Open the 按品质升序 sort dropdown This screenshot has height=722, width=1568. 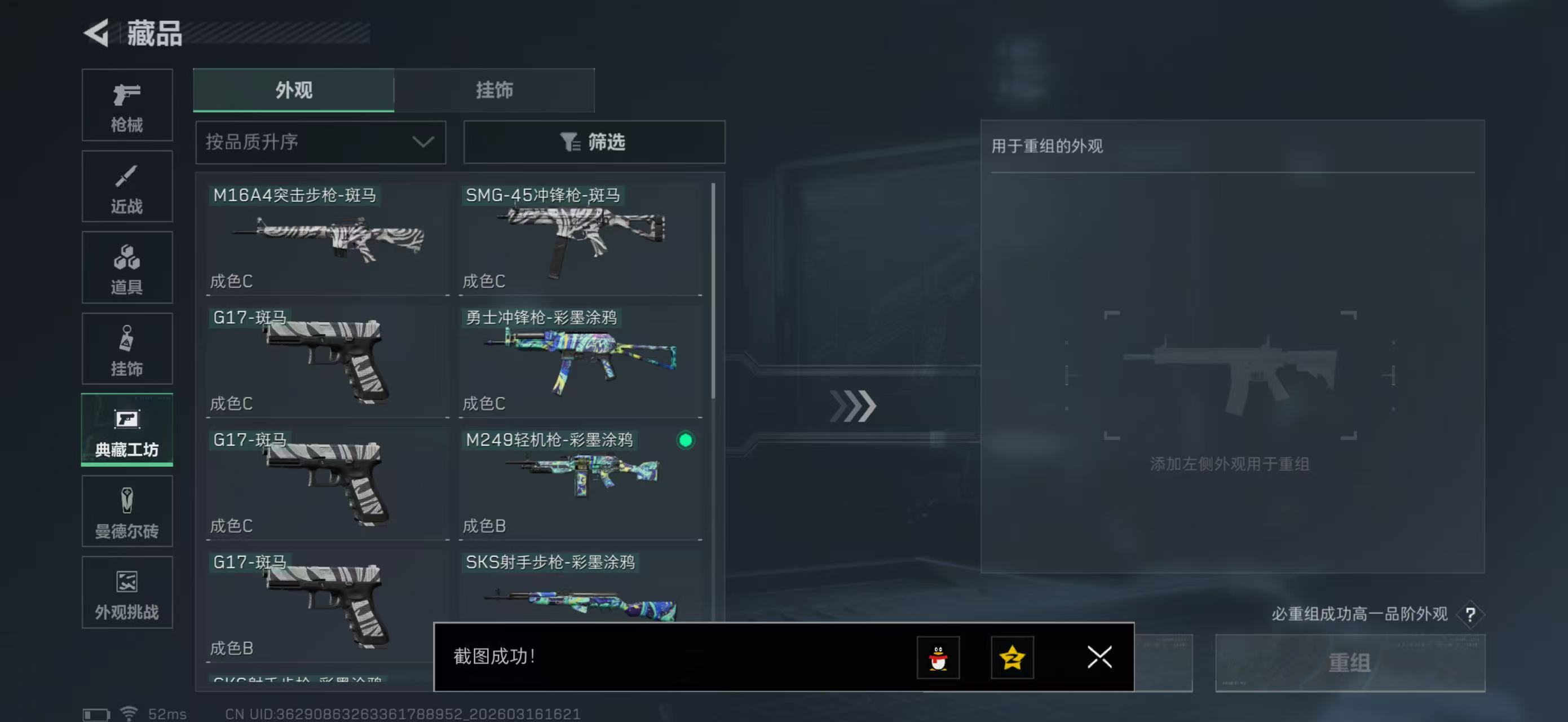(x=320, y=142)
